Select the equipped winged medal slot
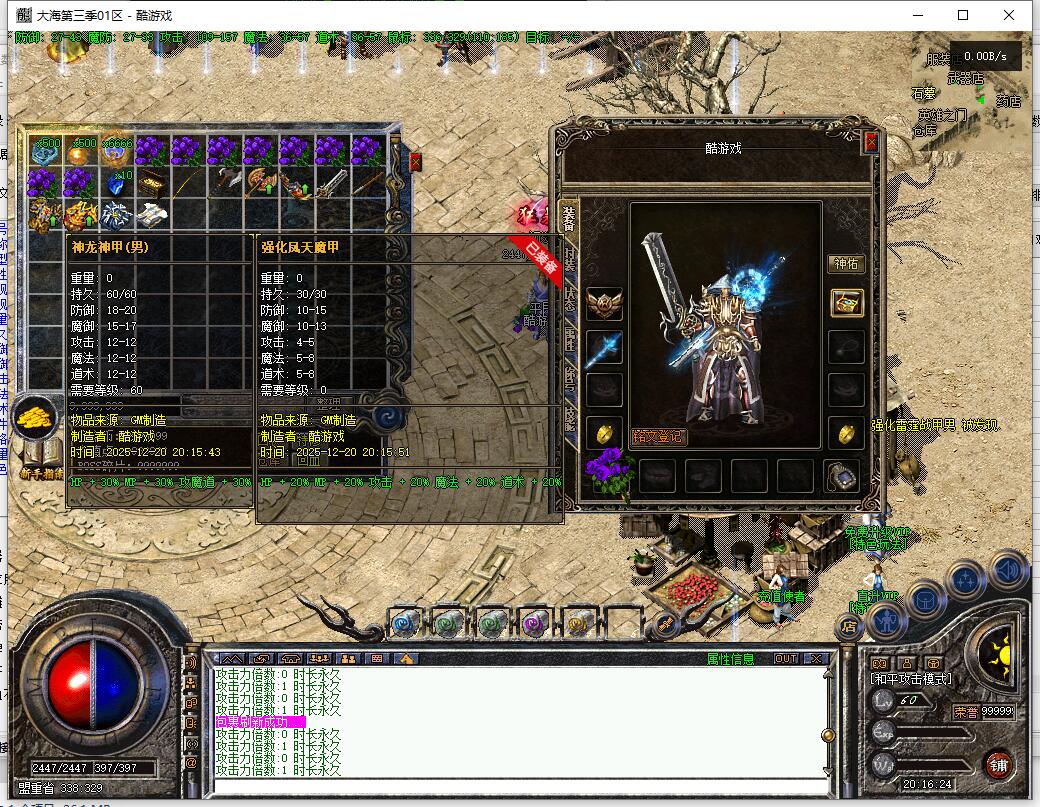Image resolution: width=1040 pixels, height=807 pixels. [604, 304]
